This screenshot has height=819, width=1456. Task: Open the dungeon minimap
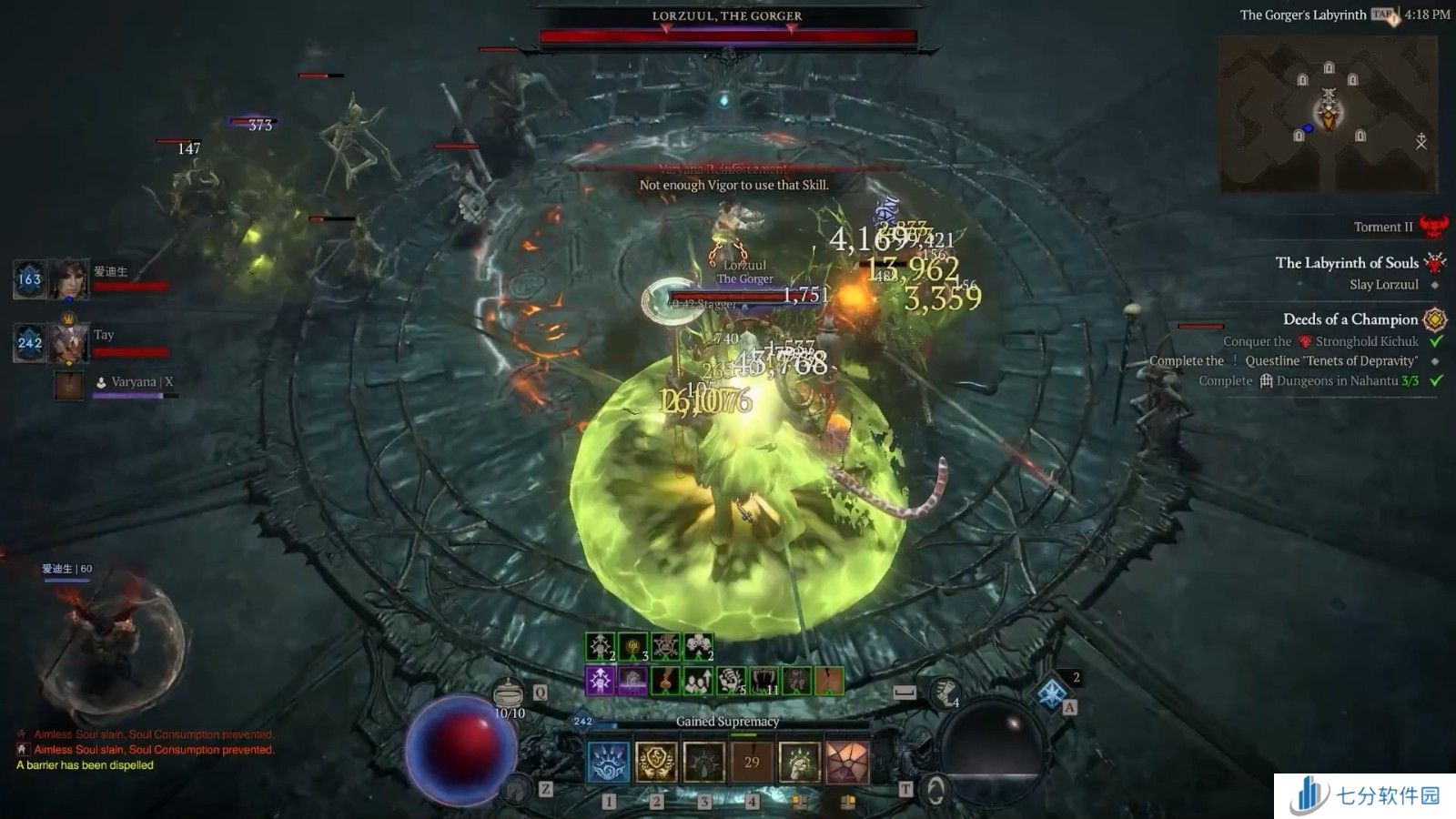tap(1329, 115)
